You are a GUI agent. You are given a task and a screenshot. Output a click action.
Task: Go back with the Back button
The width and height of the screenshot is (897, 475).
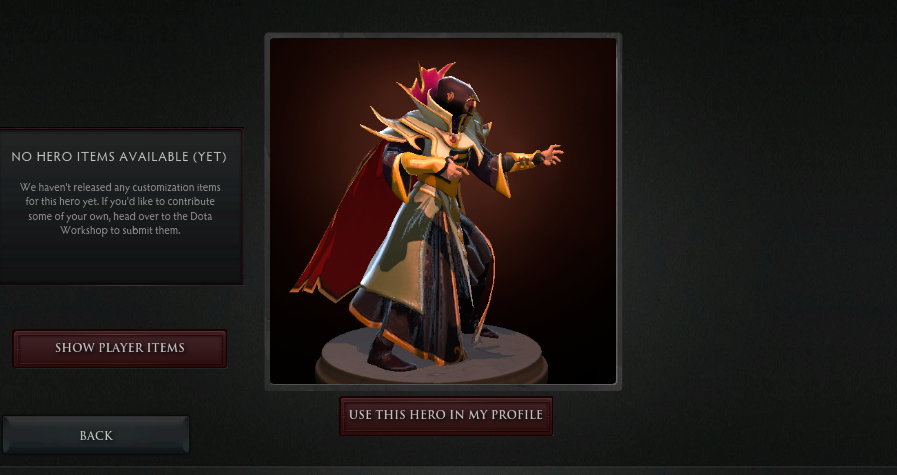(96, 435)
